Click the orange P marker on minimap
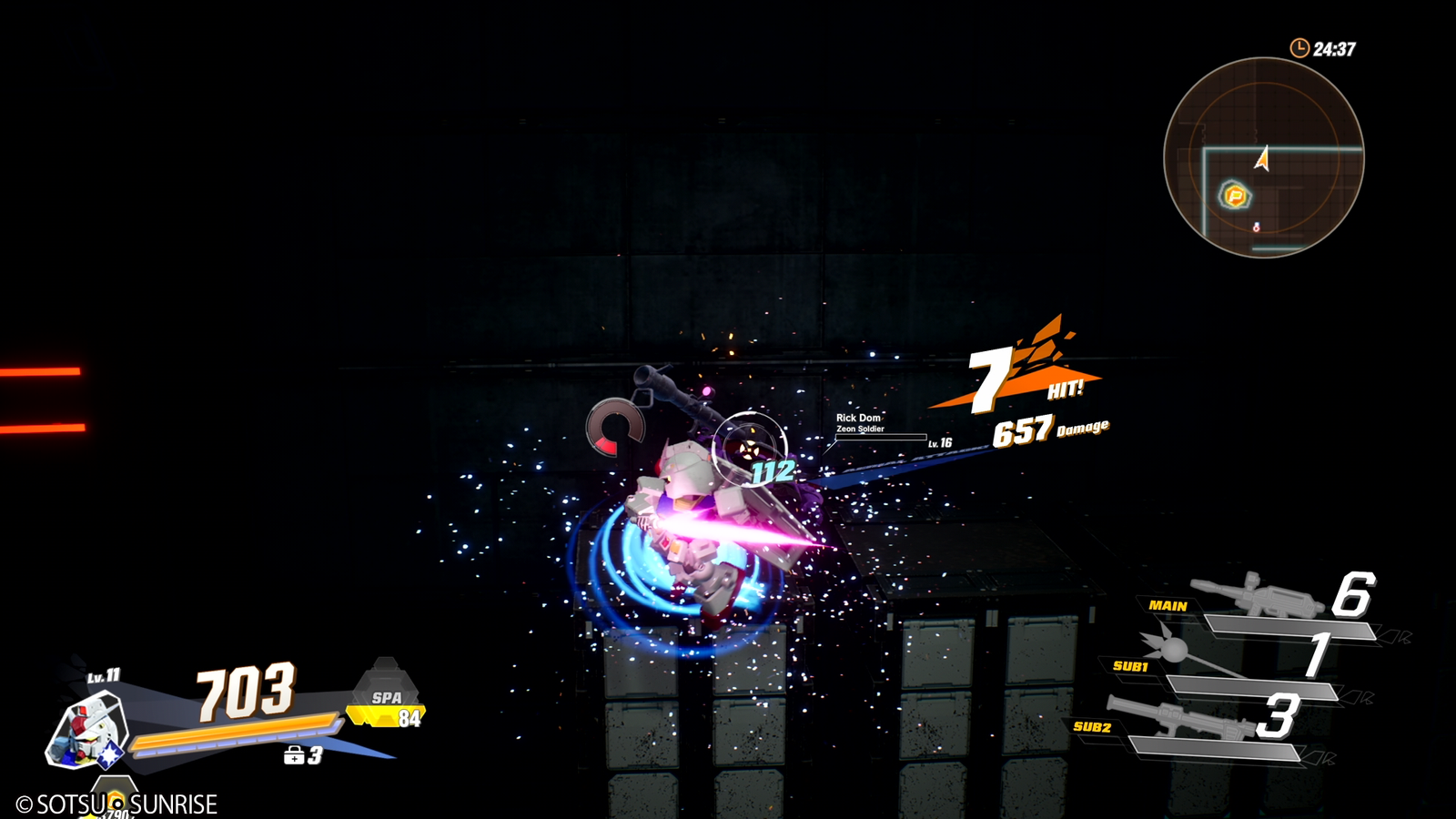Screen dimensions: 1456x819 point(1235,195)
